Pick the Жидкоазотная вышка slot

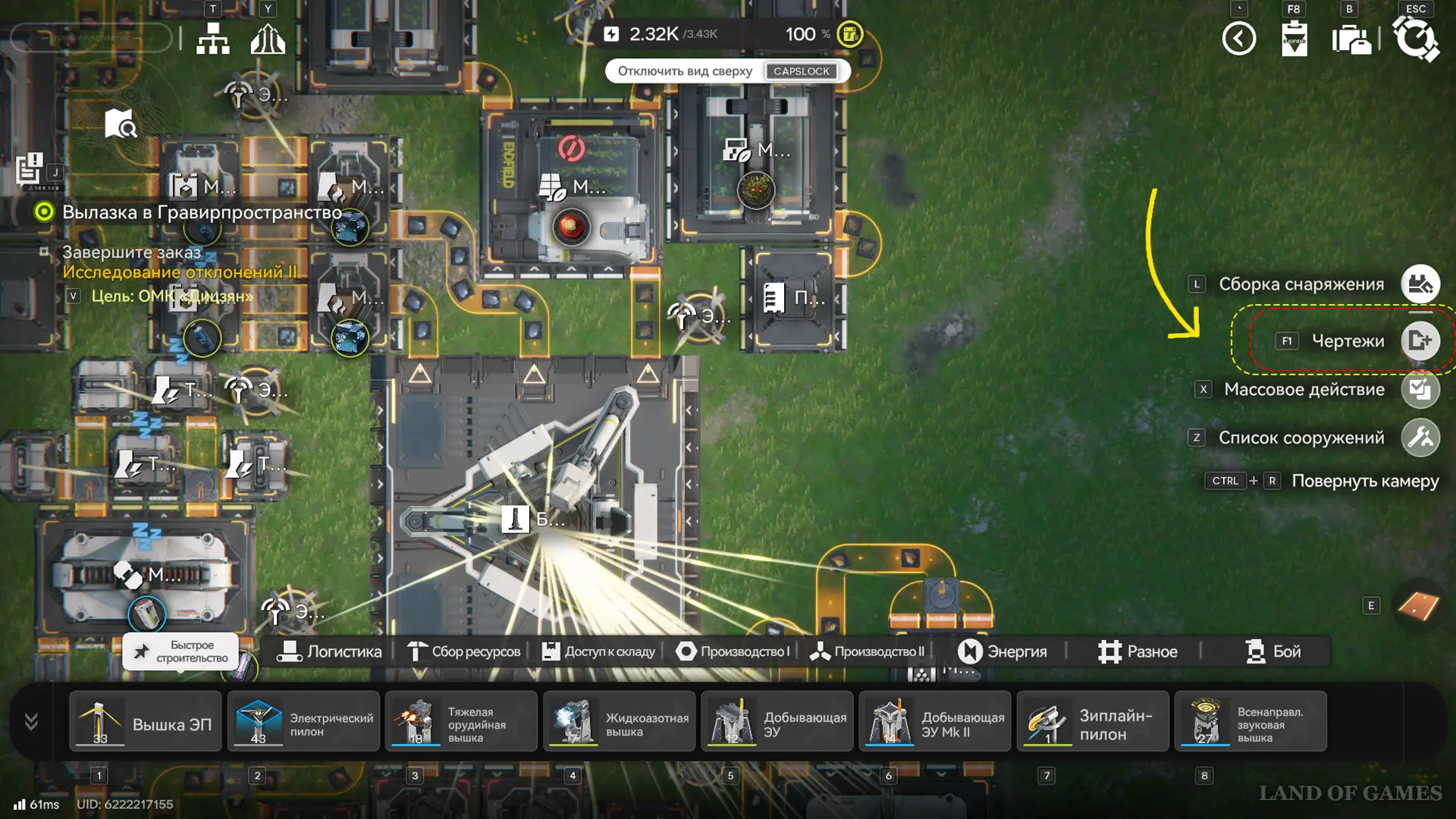[619, 722]
